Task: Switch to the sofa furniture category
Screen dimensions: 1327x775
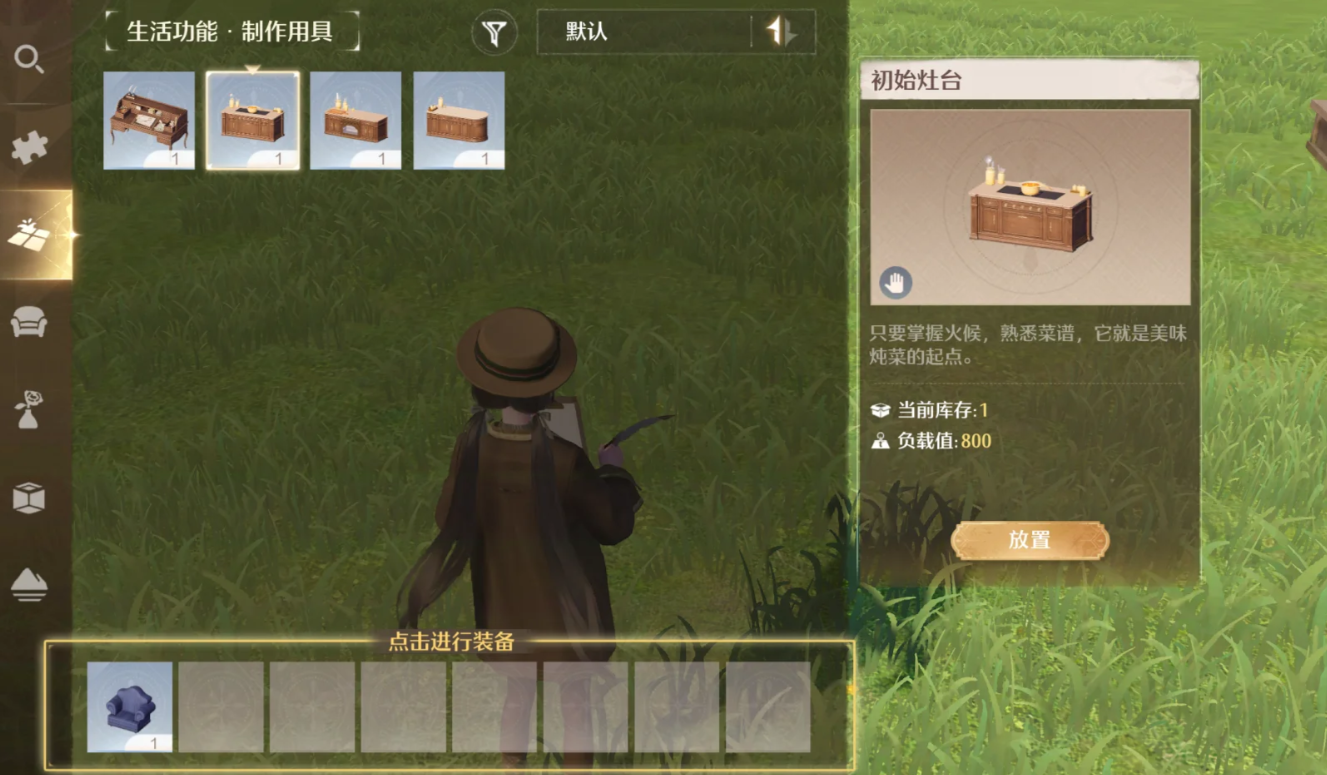Action: click(28, 322)
